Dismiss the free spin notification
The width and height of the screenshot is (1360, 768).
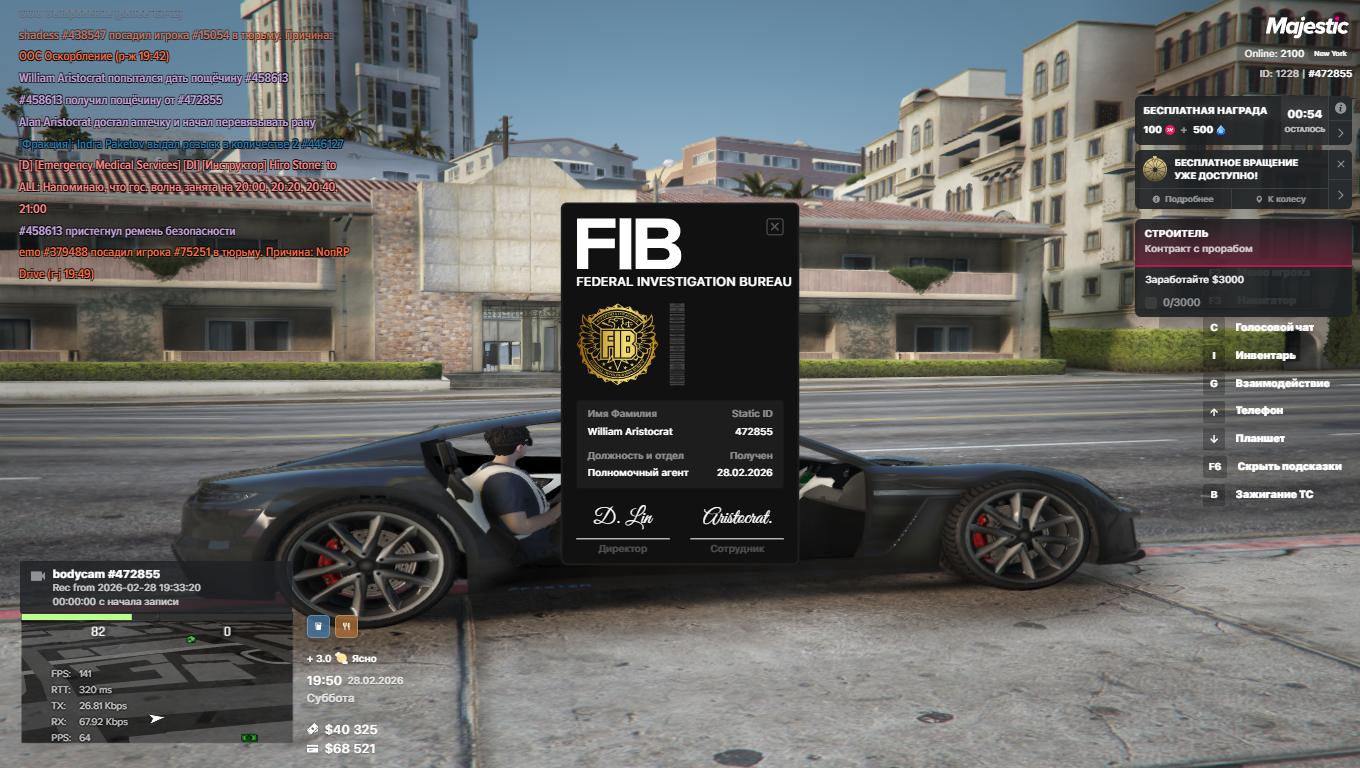1341,163
